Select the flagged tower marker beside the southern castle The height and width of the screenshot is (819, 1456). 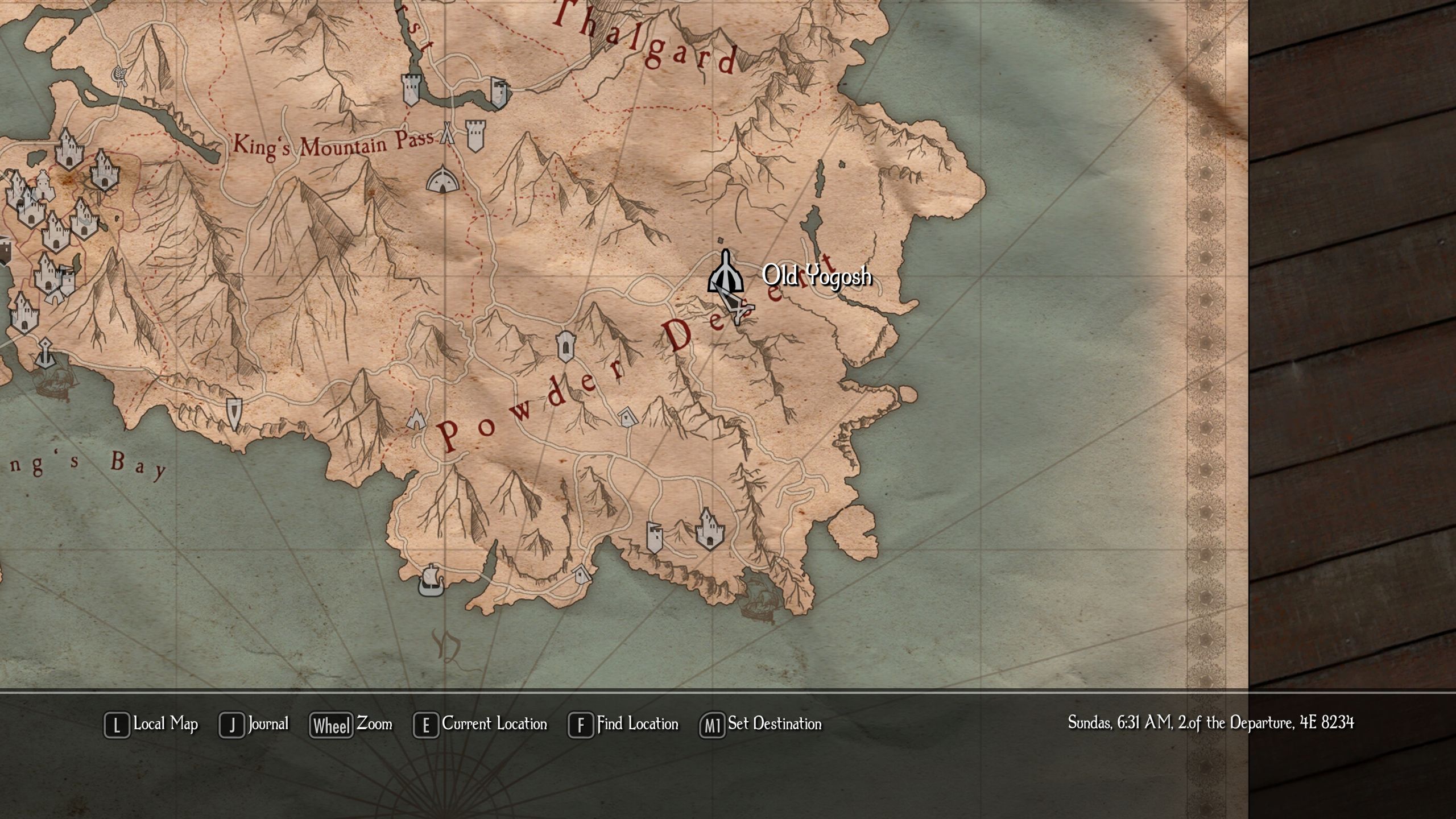655,537
